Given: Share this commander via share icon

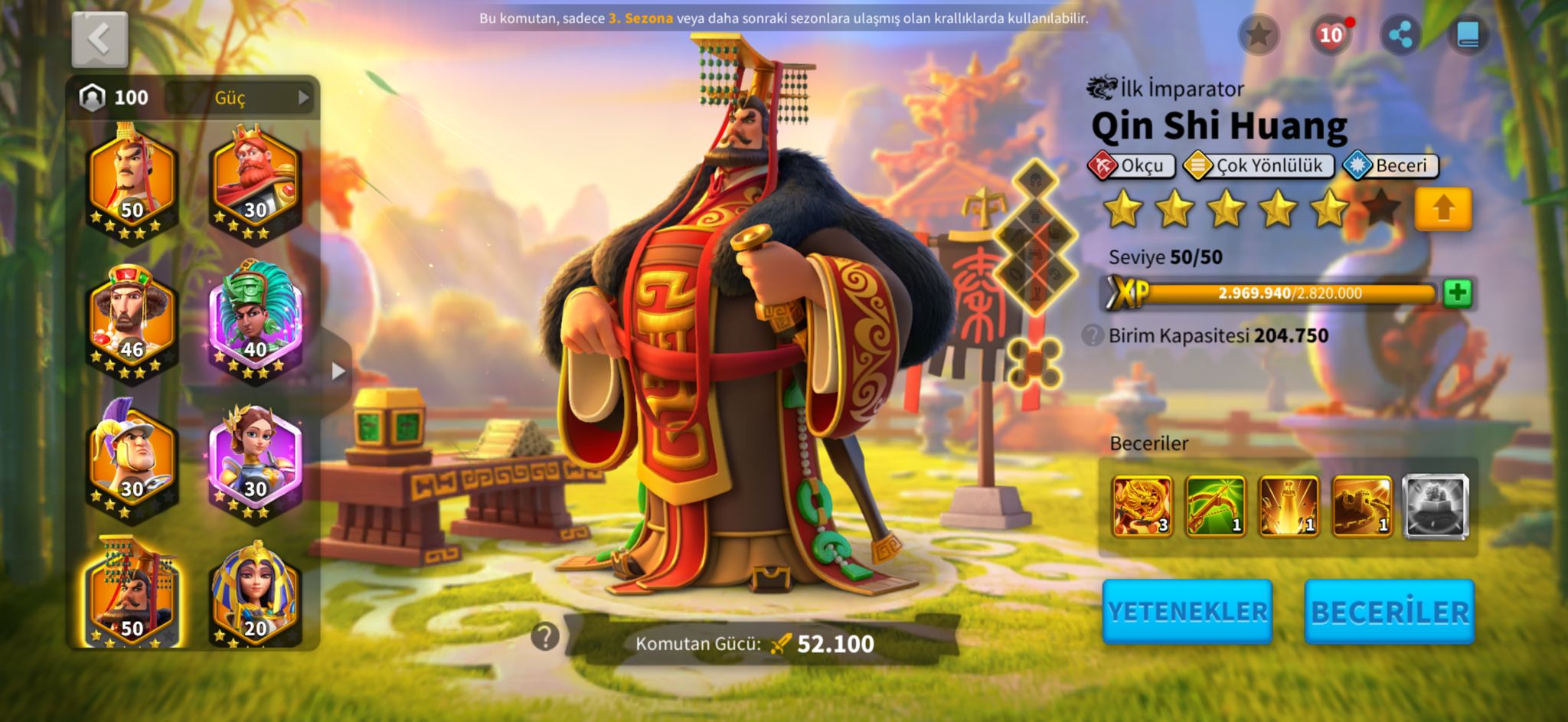Looking at the screenshot, I should pyautogui.click(x=1400, y=34).
